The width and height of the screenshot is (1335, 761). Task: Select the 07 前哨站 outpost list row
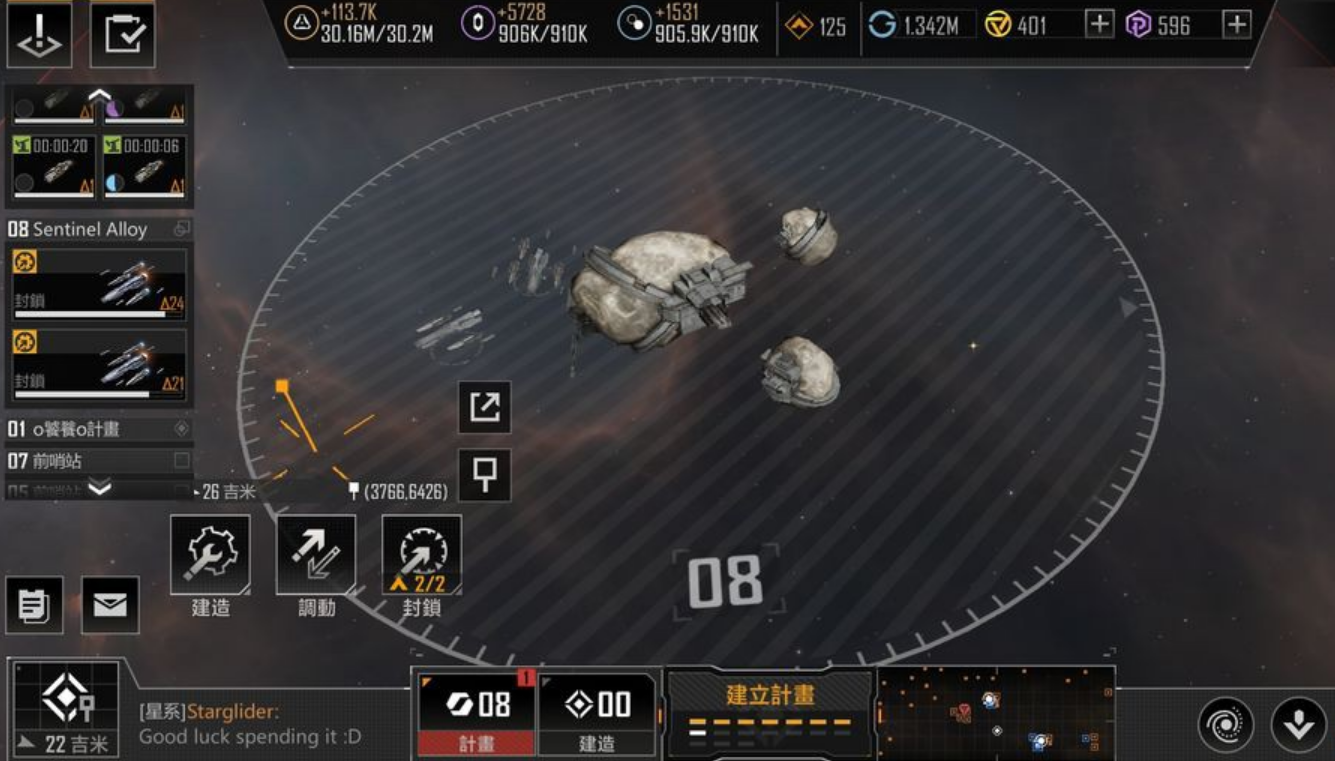pyautogui.click(x=98, y=461)
